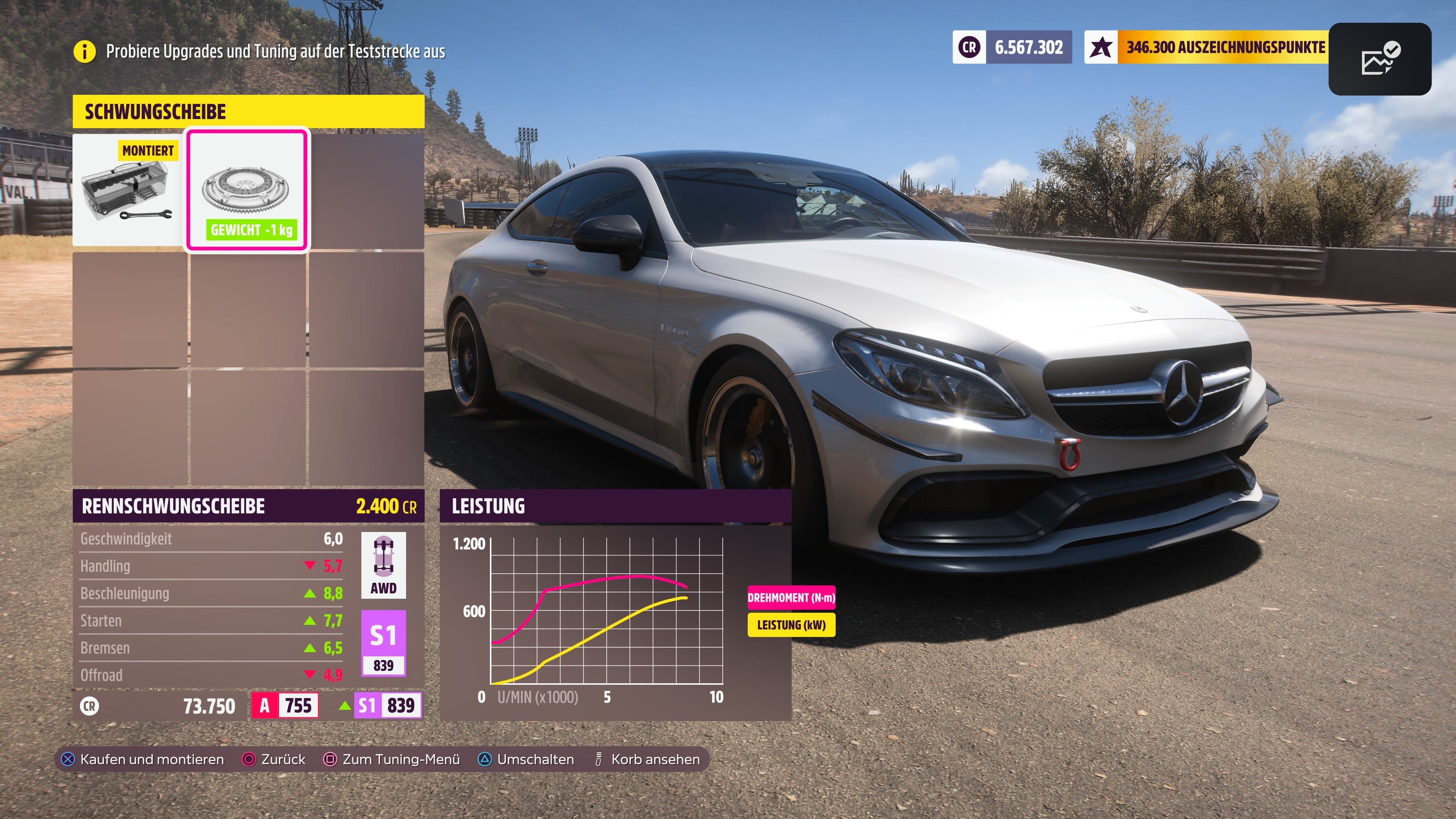Open the Zum Tuning-Menü option

399,759
